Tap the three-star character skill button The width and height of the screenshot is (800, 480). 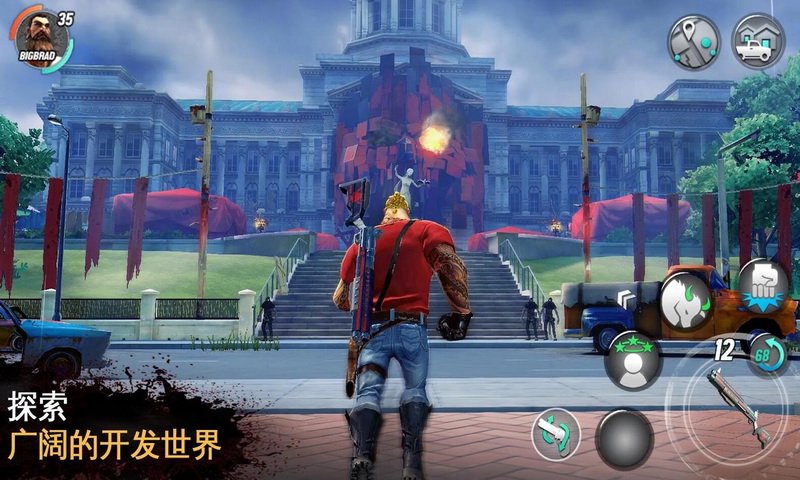[633, 360]
